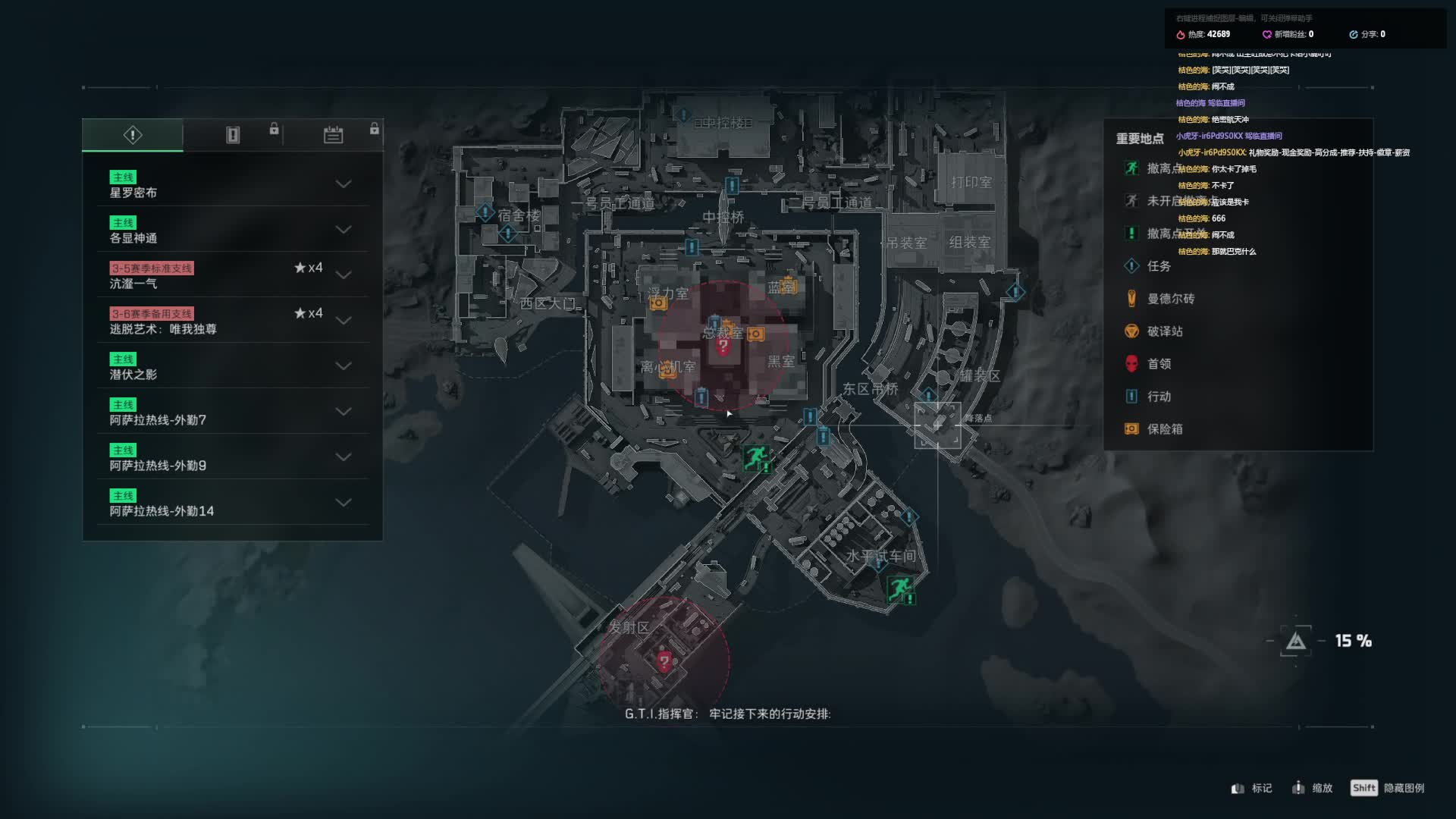Expand the 潜伏之影 mission
This screenshot has height=819, width=1456.
pos(344,366)
